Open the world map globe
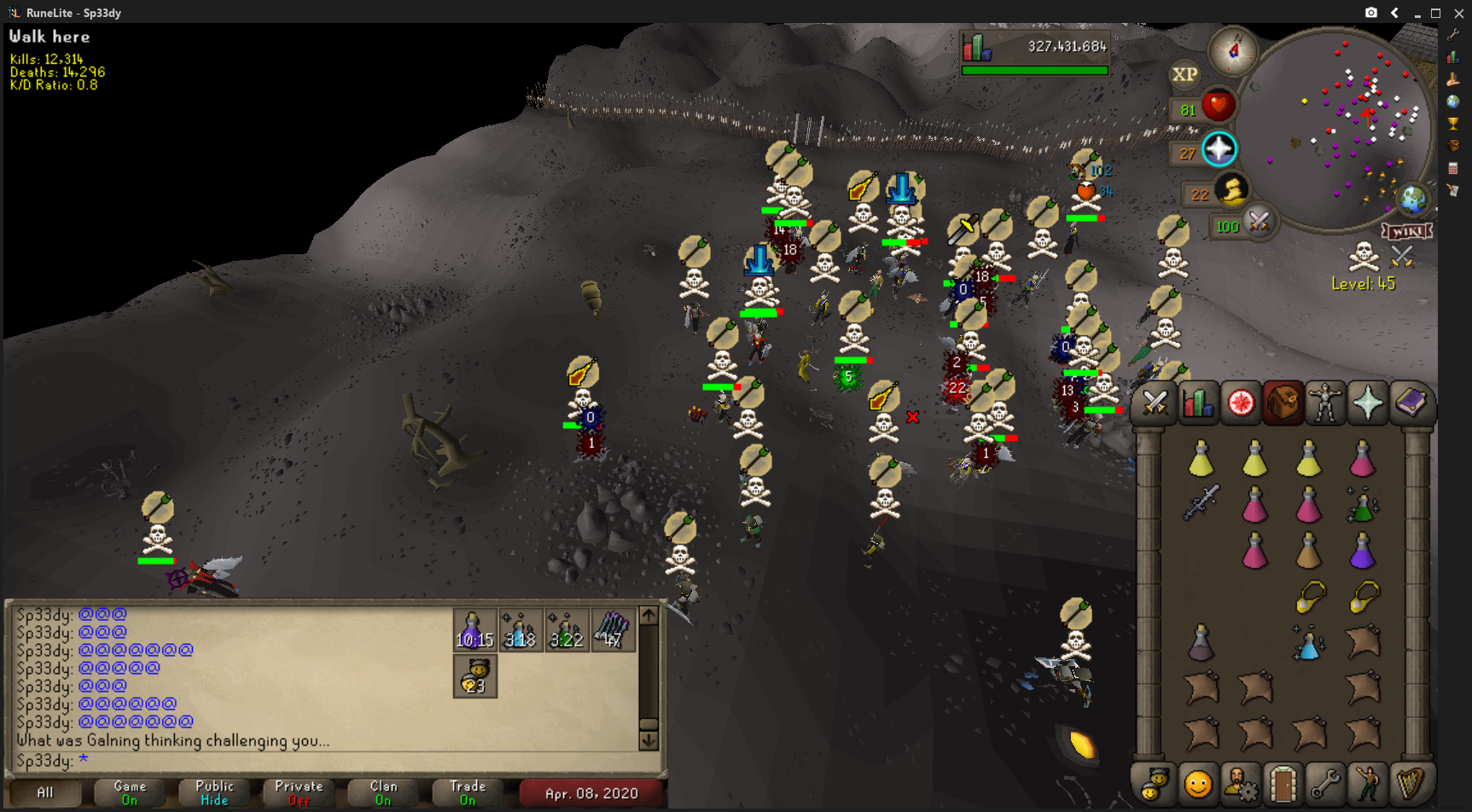1472x812 pixels. (x=1412, y=200)
